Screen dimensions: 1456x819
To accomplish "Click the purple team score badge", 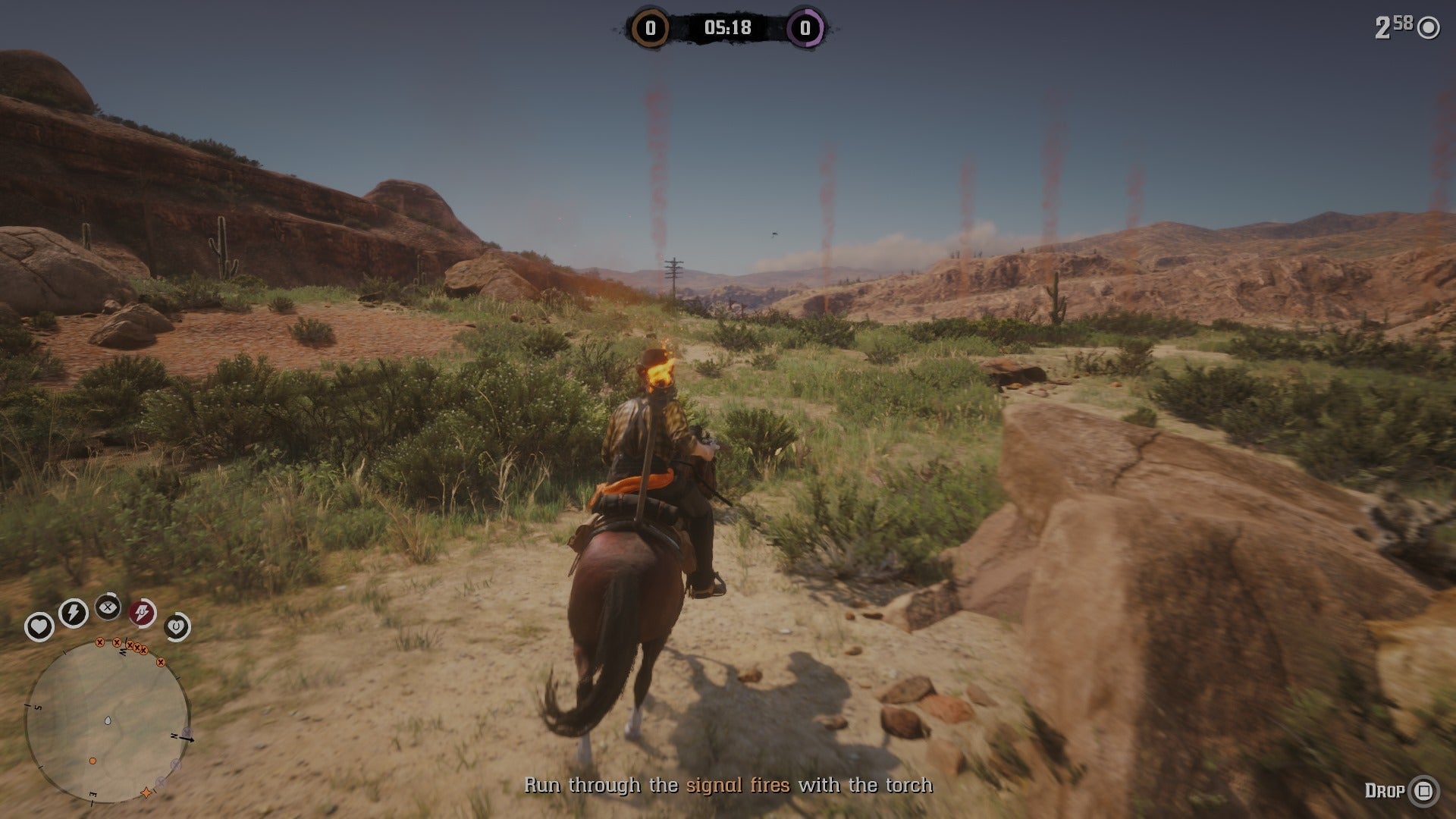I will point(805,29).
